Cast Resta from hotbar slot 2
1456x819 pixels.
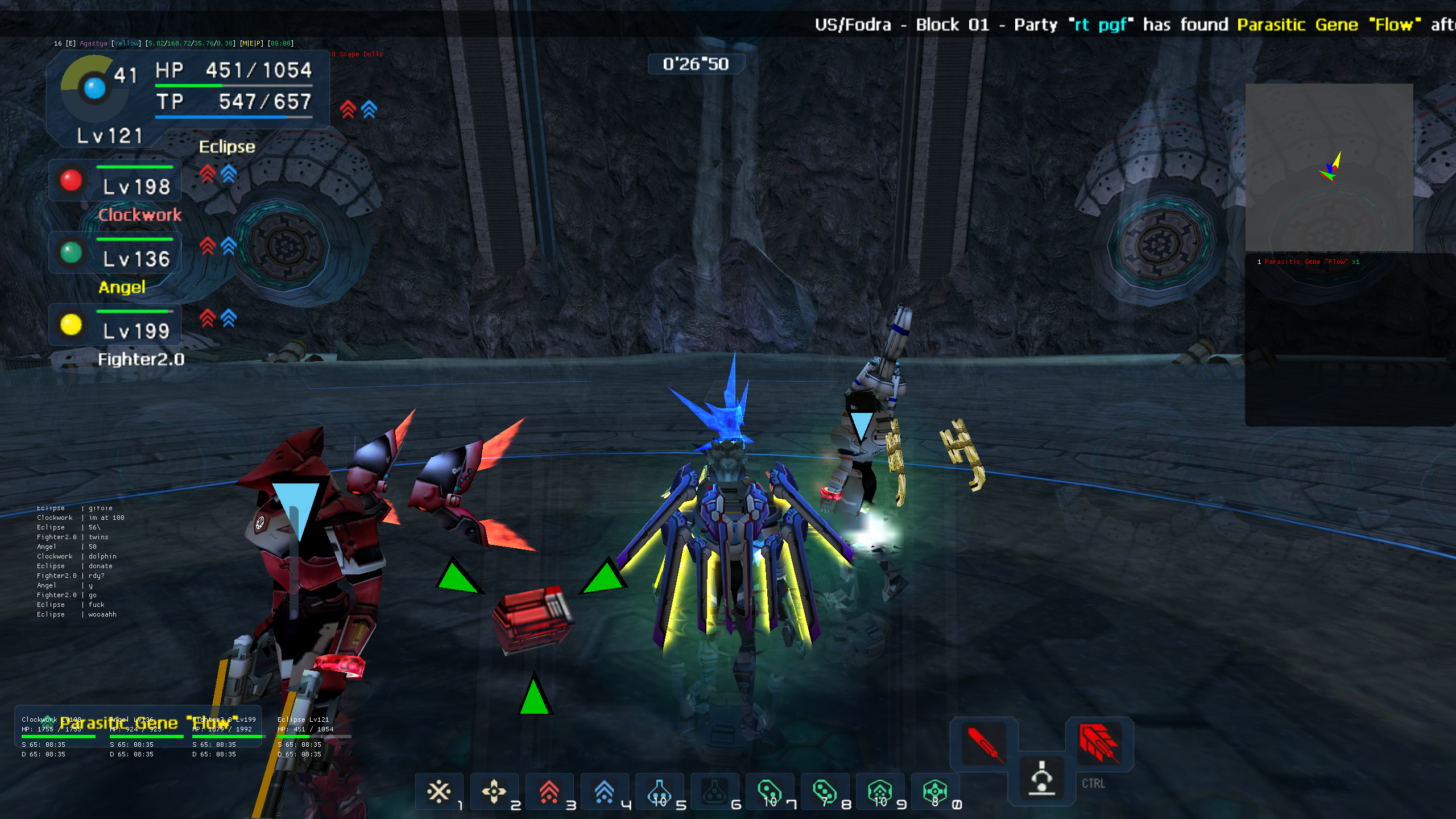[494, 792]
